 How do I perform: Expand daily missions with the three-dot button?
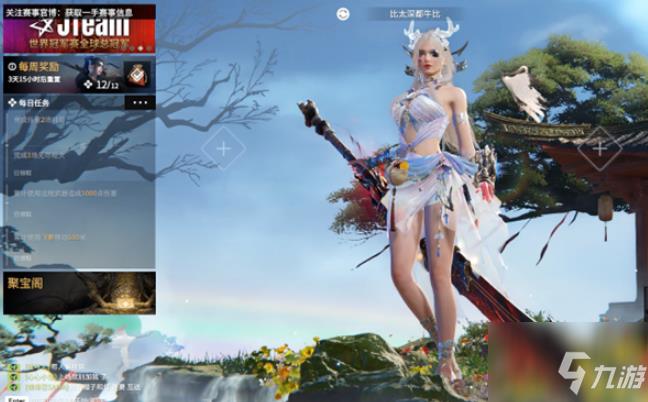pos(139,102)
